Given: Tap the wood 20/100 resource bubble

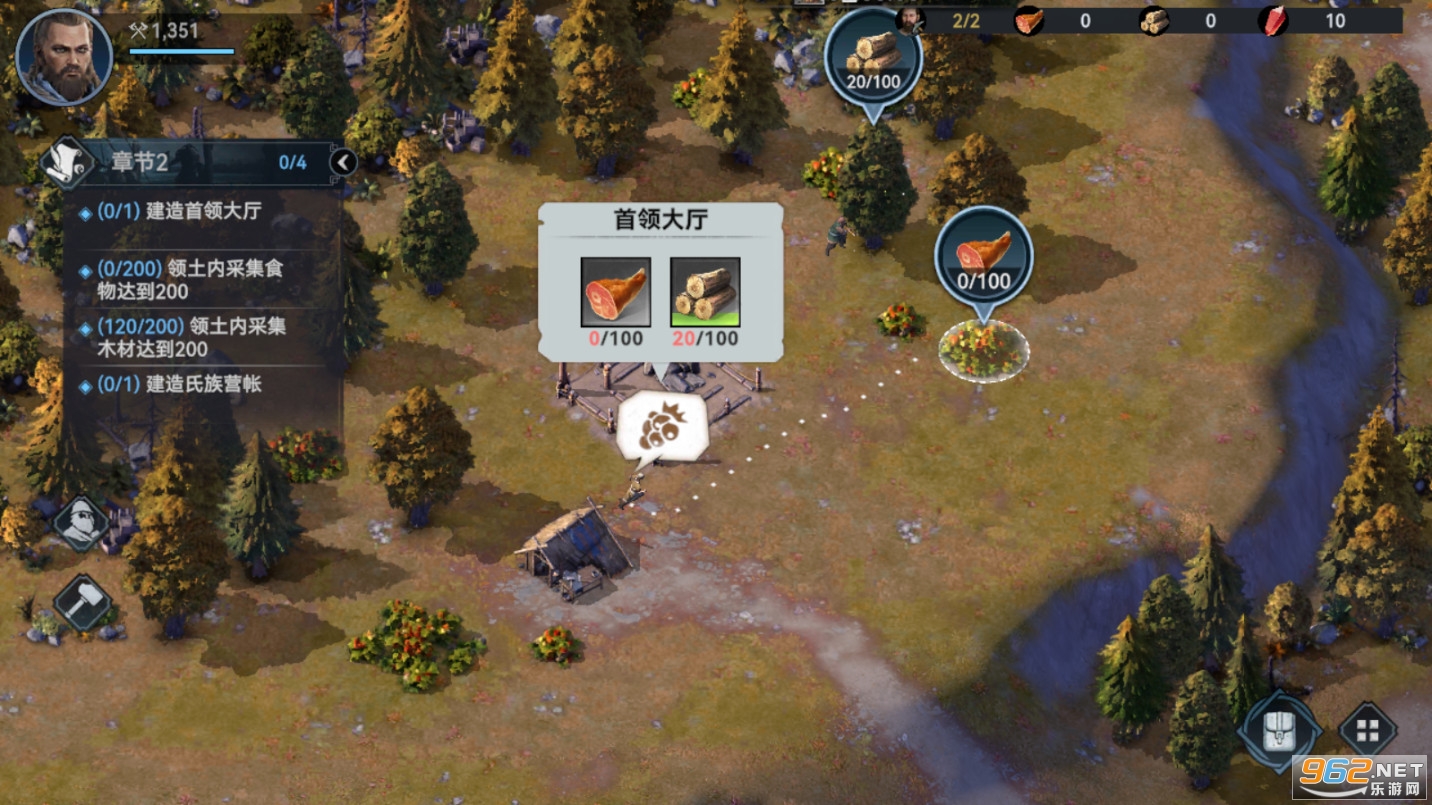Looking at the screenshot, I should pos(873,58).
